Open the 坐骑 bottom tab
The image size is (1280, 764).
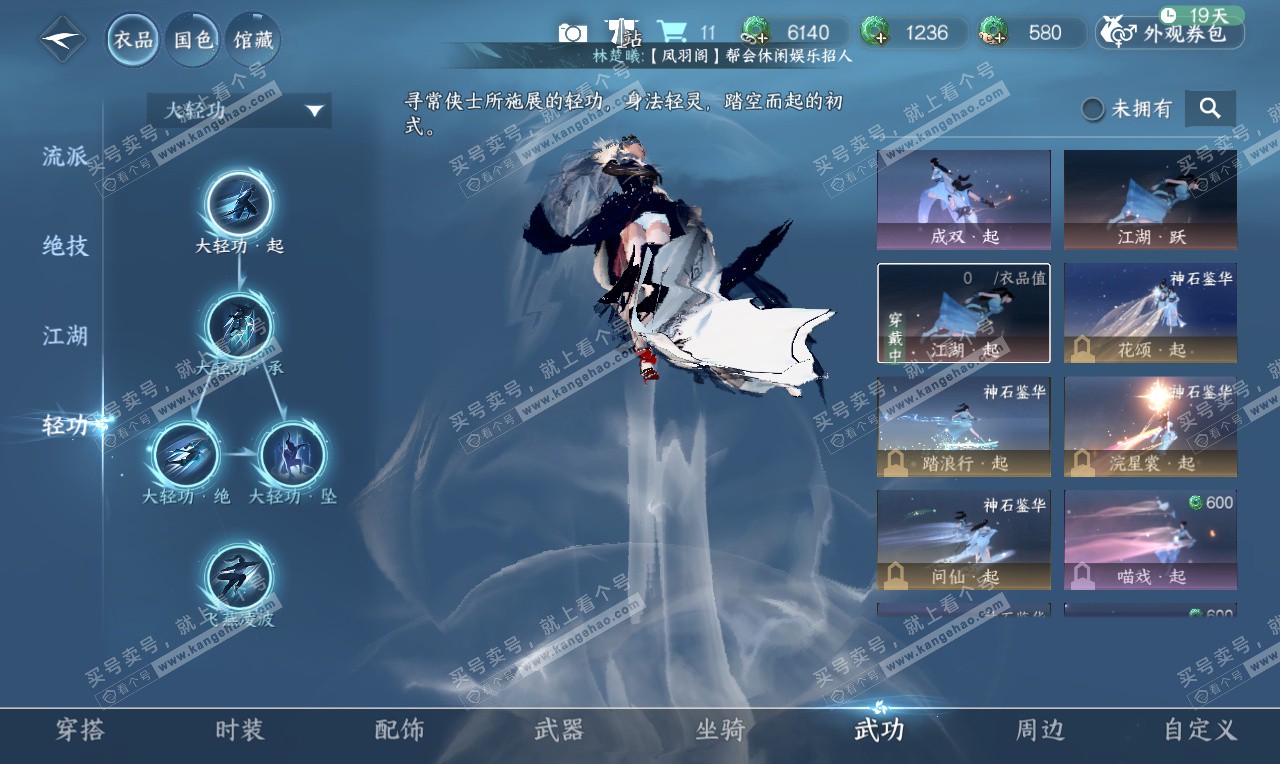point(720,730)
